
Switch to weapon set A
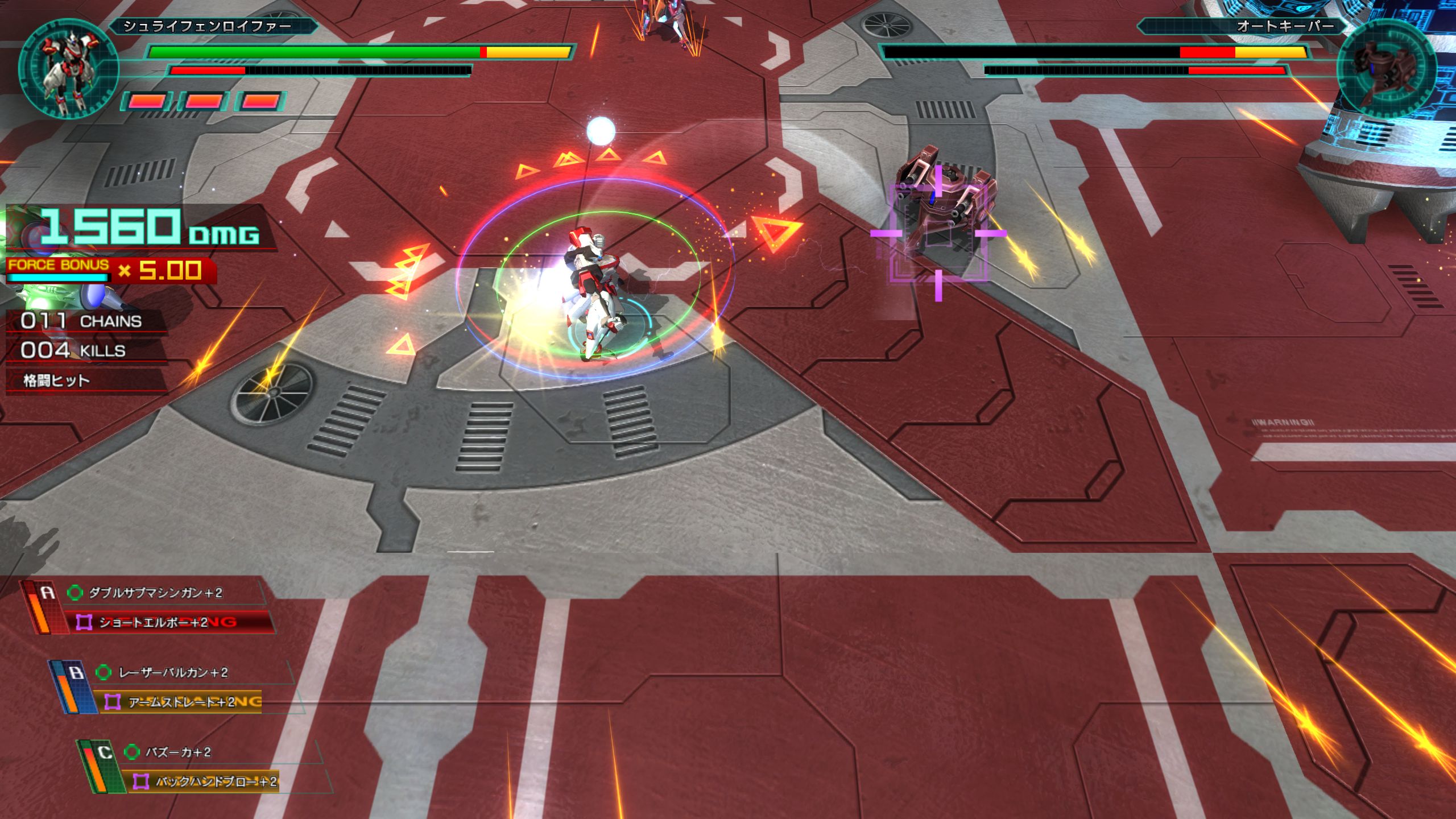47,594
